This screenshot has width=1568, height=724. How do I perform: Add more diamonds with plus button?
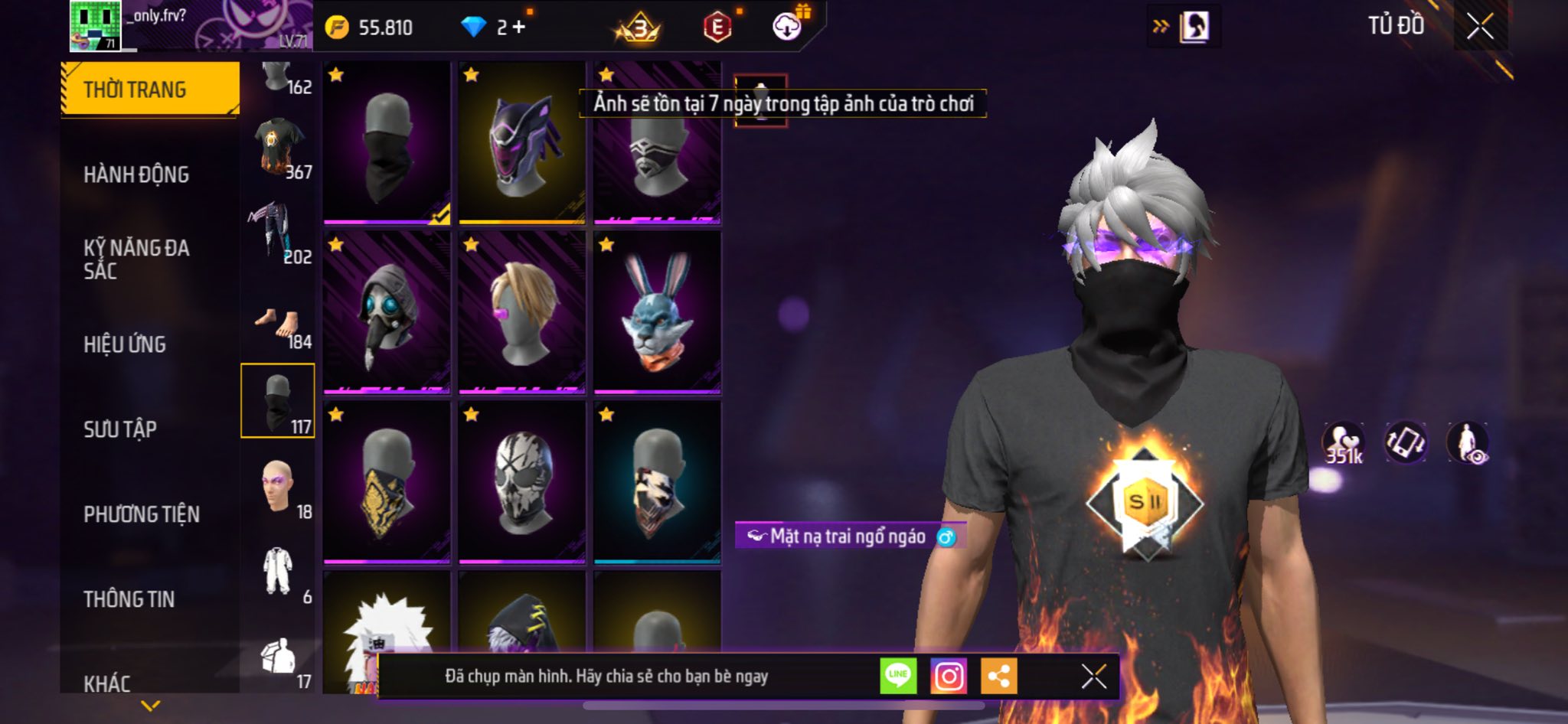[x=519, y=28]
